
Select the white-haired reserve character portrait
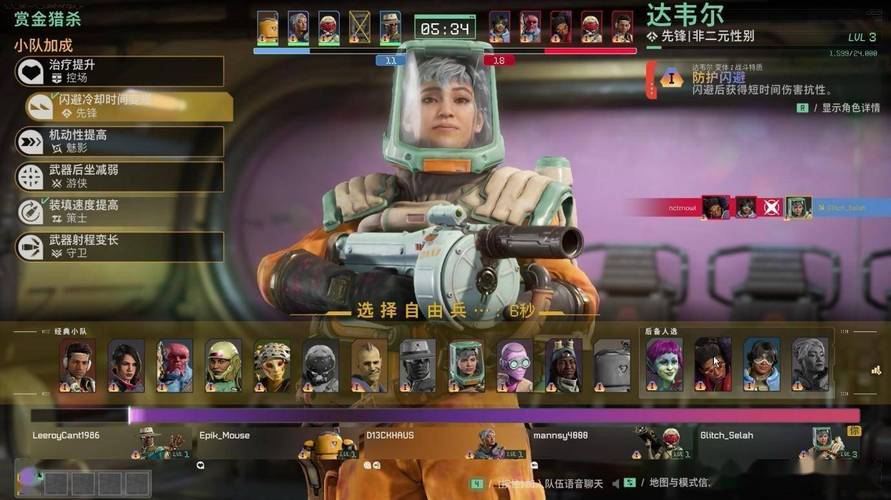coord(810,365)
